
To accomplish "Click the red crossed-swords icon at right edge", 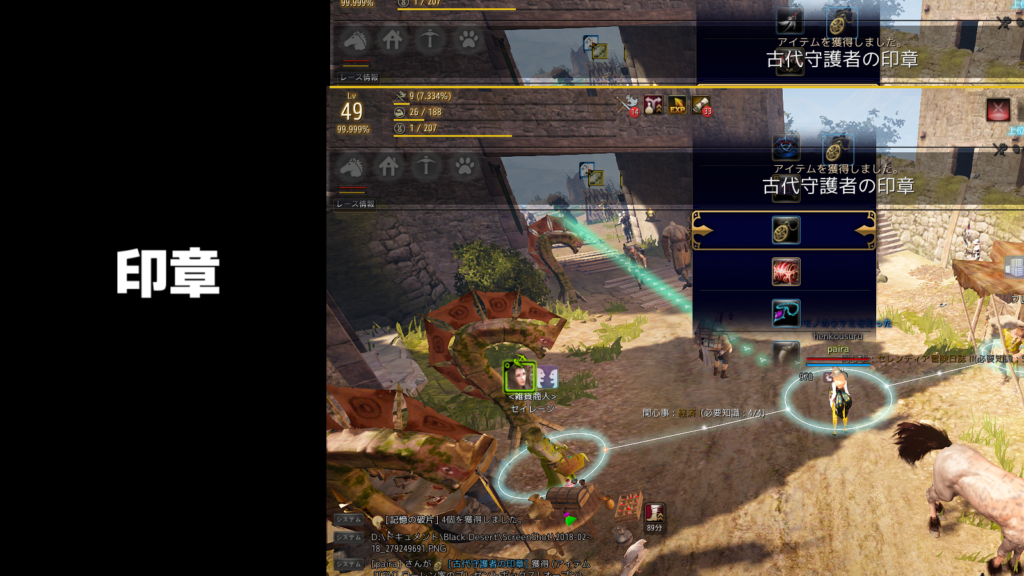I will 998,110.
